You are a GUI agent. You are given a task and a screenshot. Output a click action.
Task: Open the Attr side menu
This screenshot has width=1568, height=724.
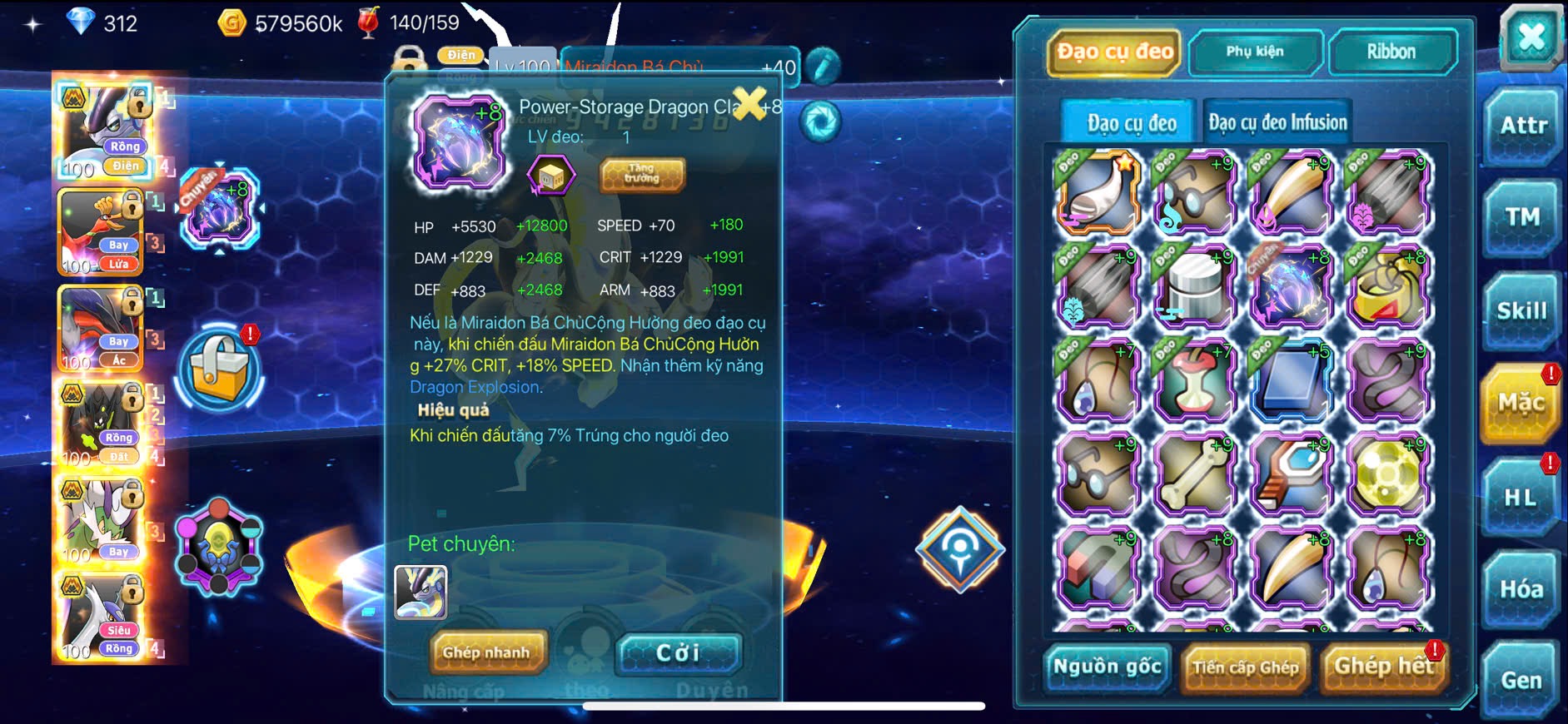coord(1523,126)
